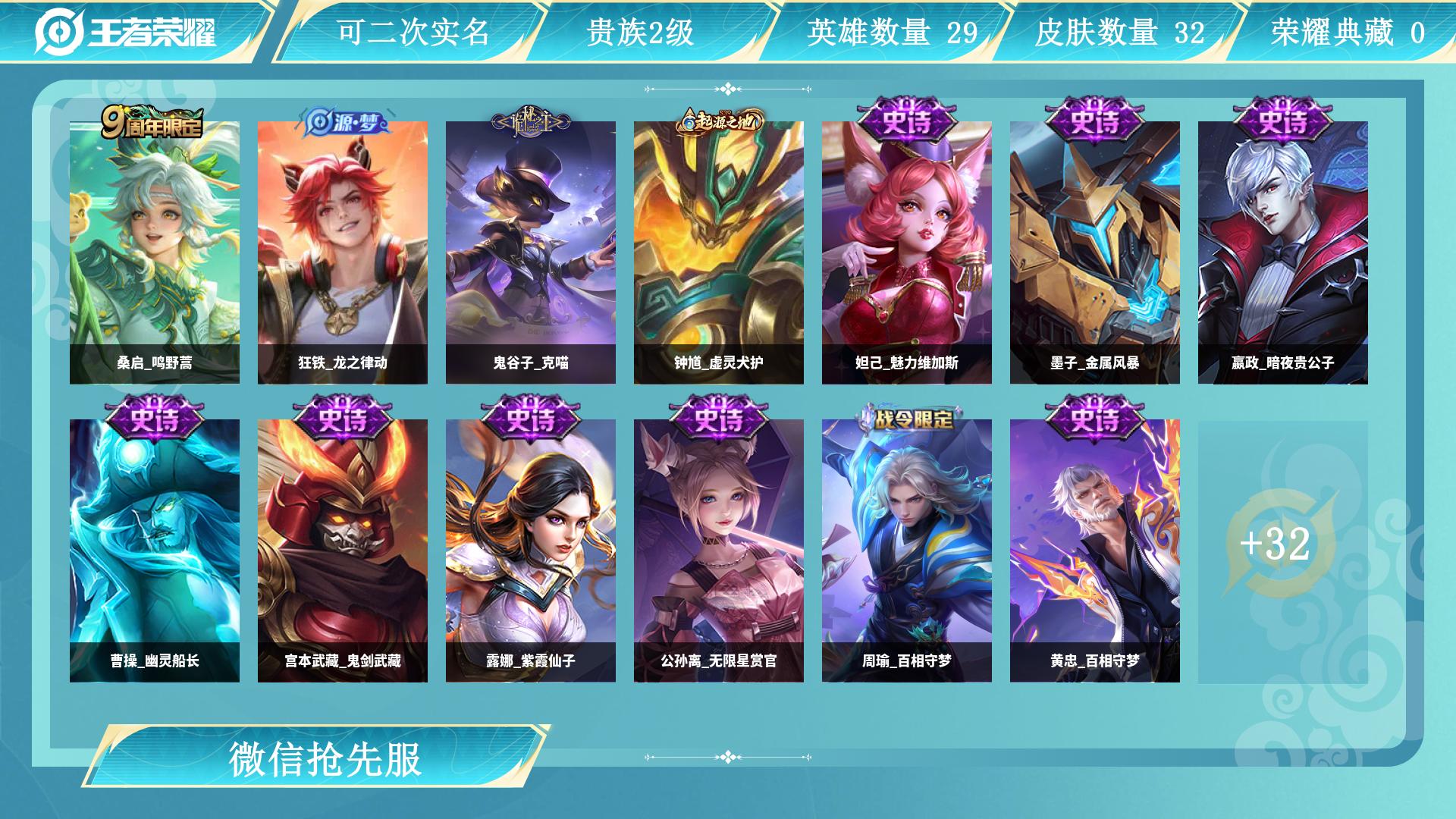Image resolution: width=1456 pixels, height=819 pixels.
Task: Expand the decorative divider above skin grid
Action: point(727,89)
